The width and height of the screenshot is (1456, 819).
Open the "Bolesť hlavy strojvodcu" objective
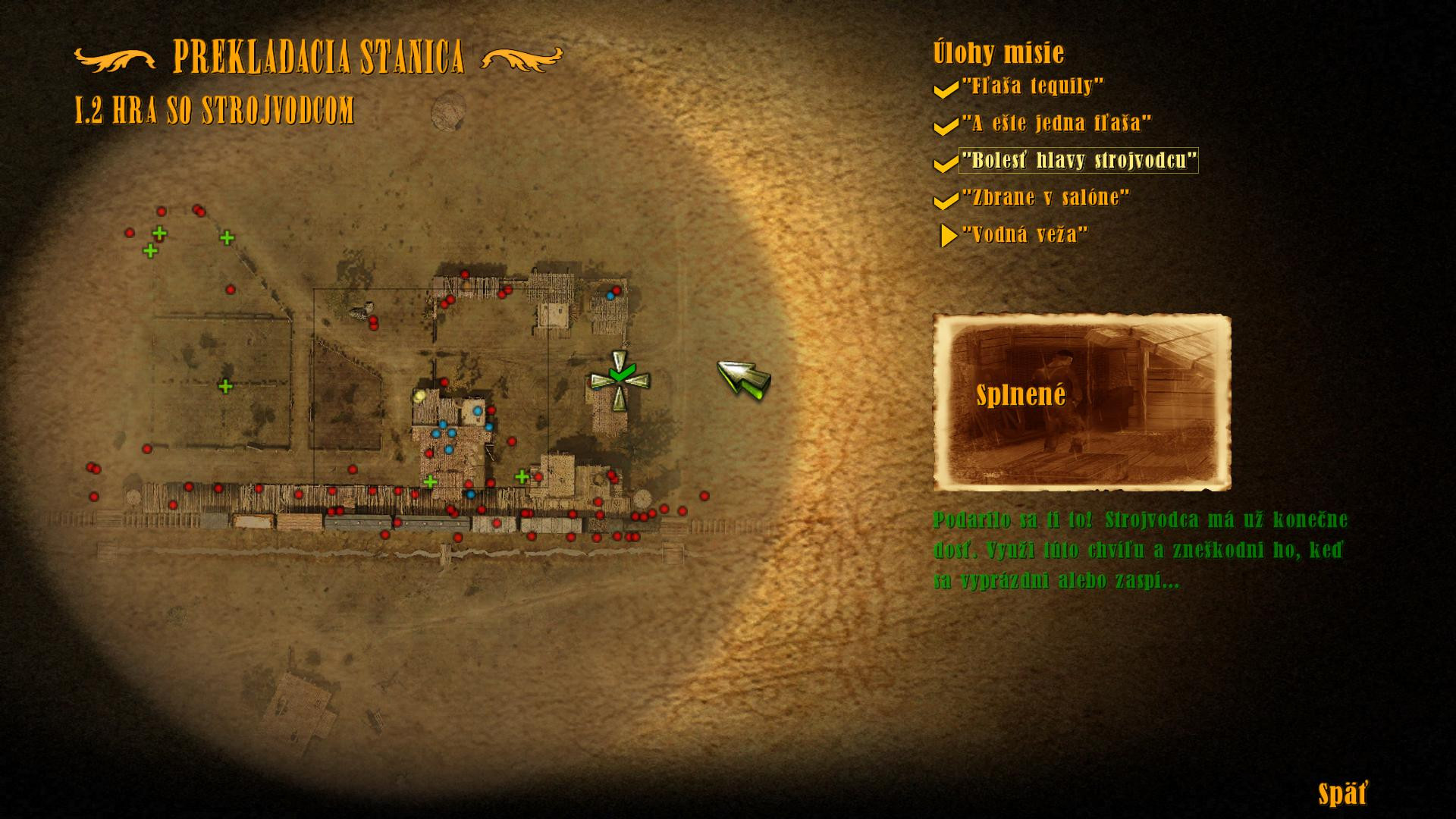click(x=1078, y=161)
